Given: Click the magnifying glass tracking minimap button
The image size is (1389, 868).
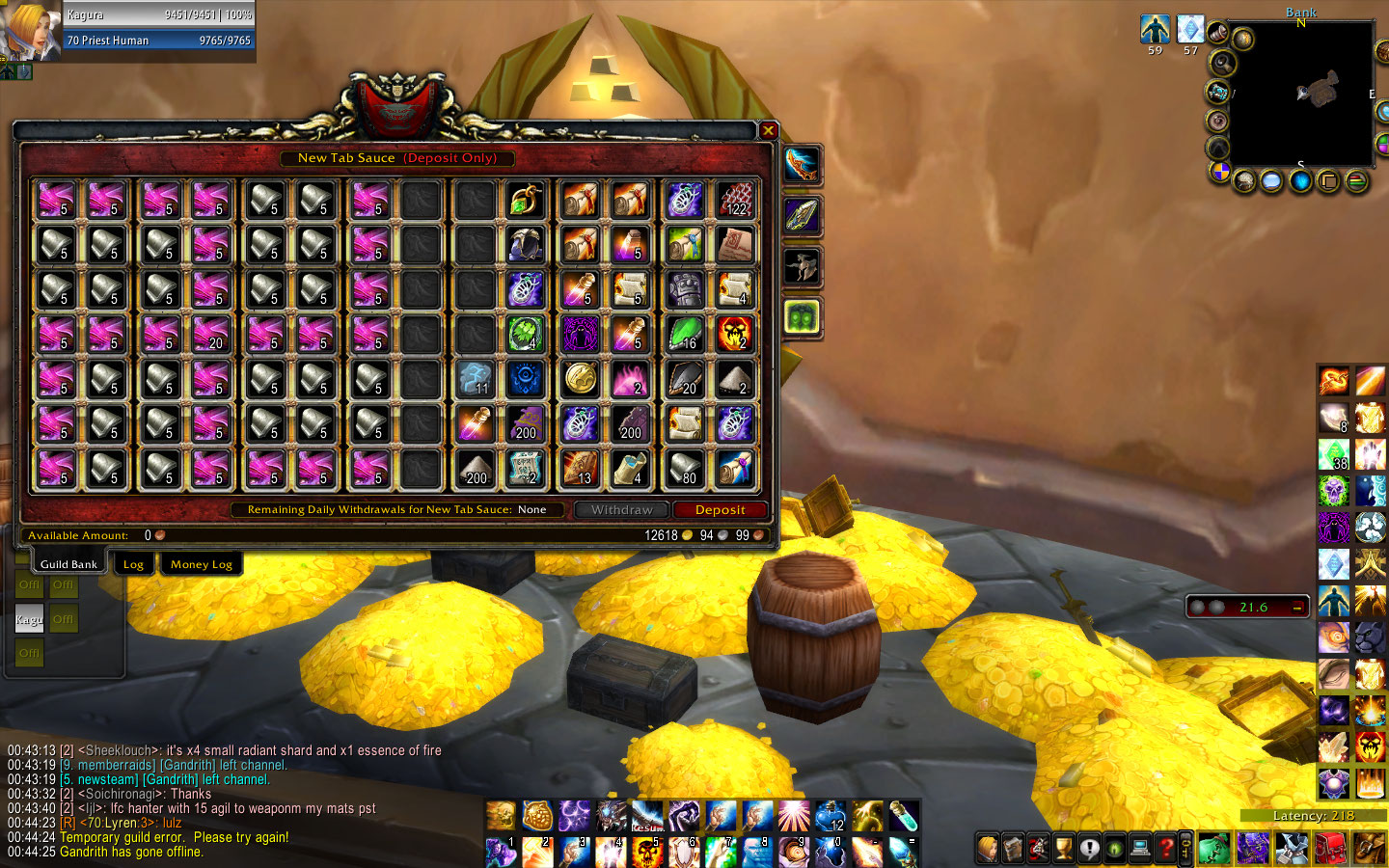Looking at the screenshot, I should pyautogui.click(x=1223, y=64).
